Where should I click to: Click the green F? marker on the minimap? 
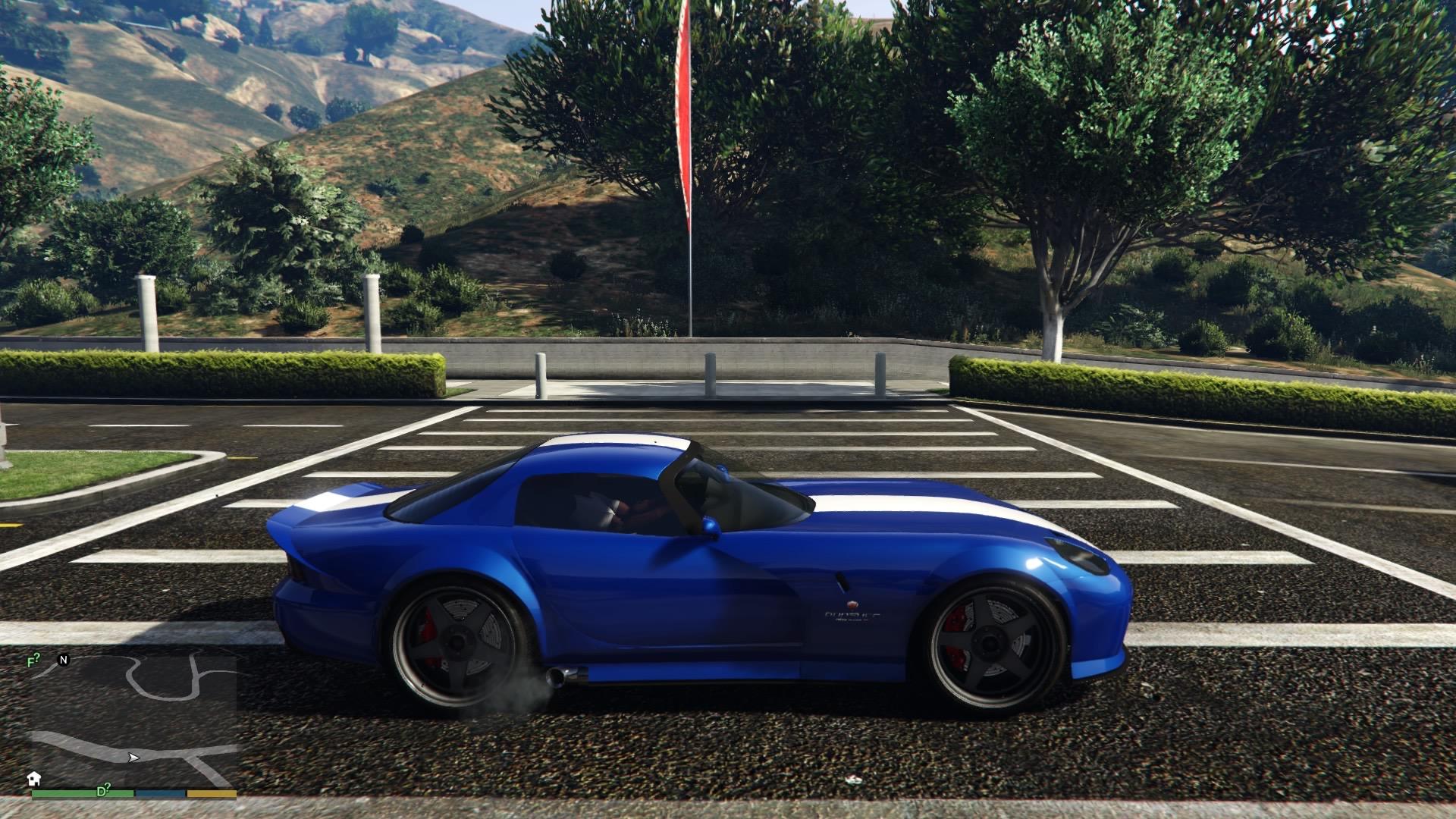click(33, 661)
